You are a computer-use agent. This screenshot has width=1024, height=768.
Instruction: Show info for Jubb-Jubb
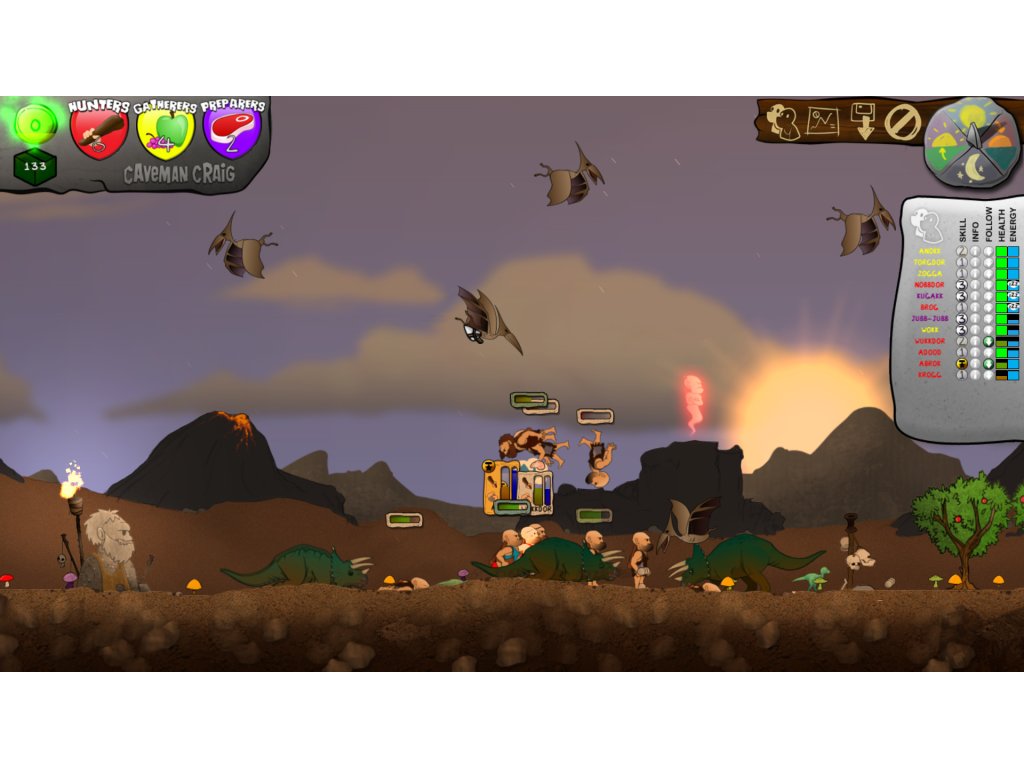(975, 319)
